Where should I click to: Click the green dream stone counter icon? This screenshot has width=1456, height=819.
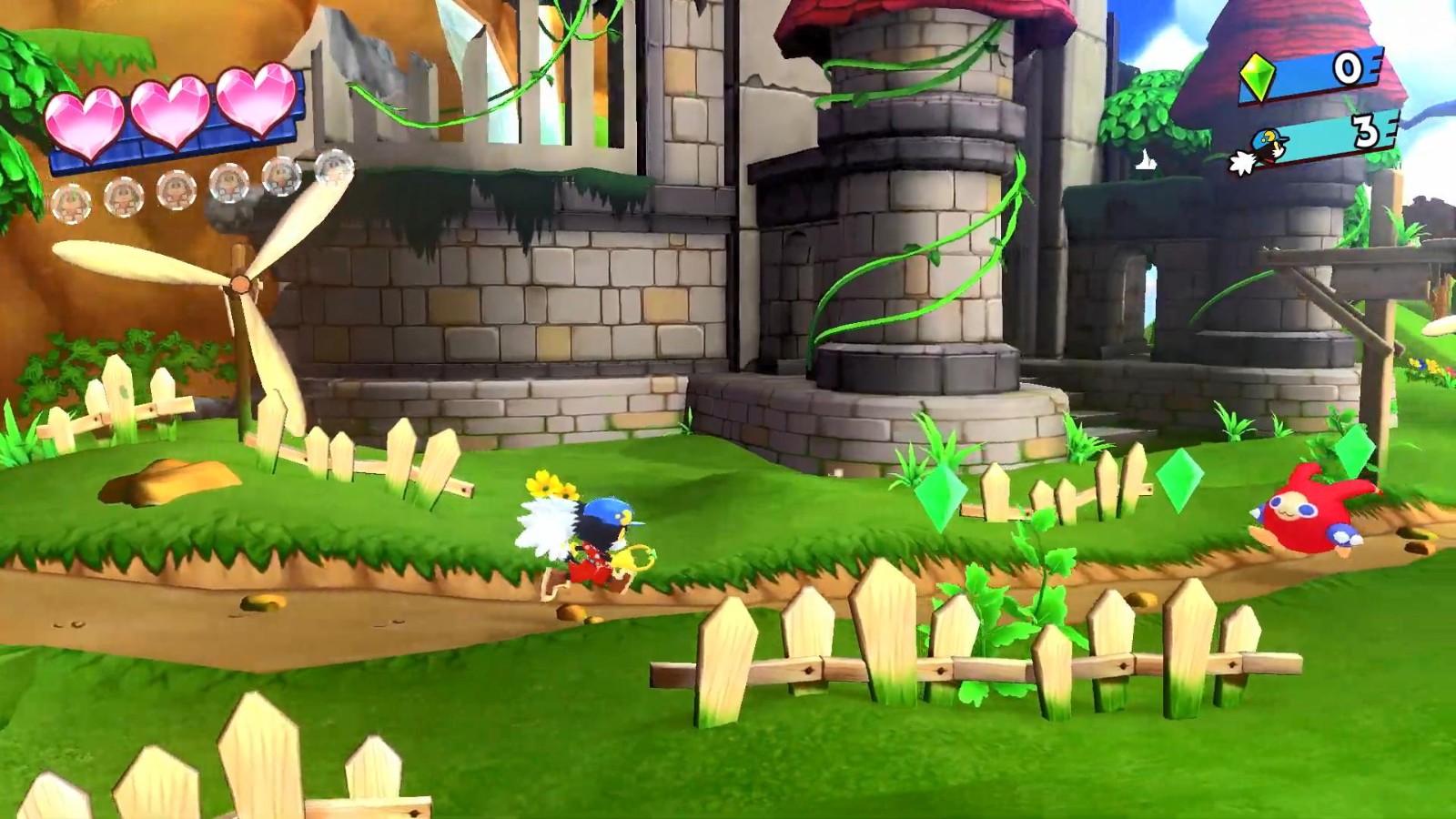1259,77
